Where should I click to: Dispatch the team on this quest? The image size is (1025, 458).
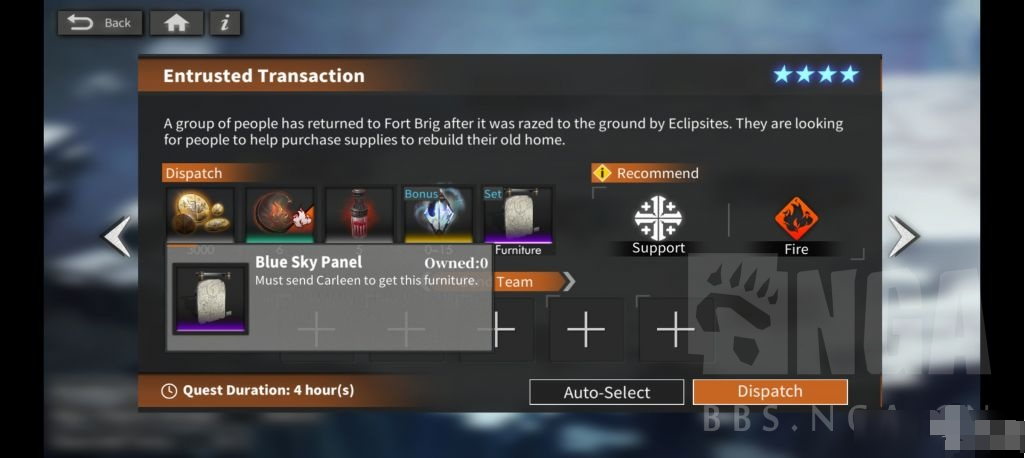[x=770, y=392]
